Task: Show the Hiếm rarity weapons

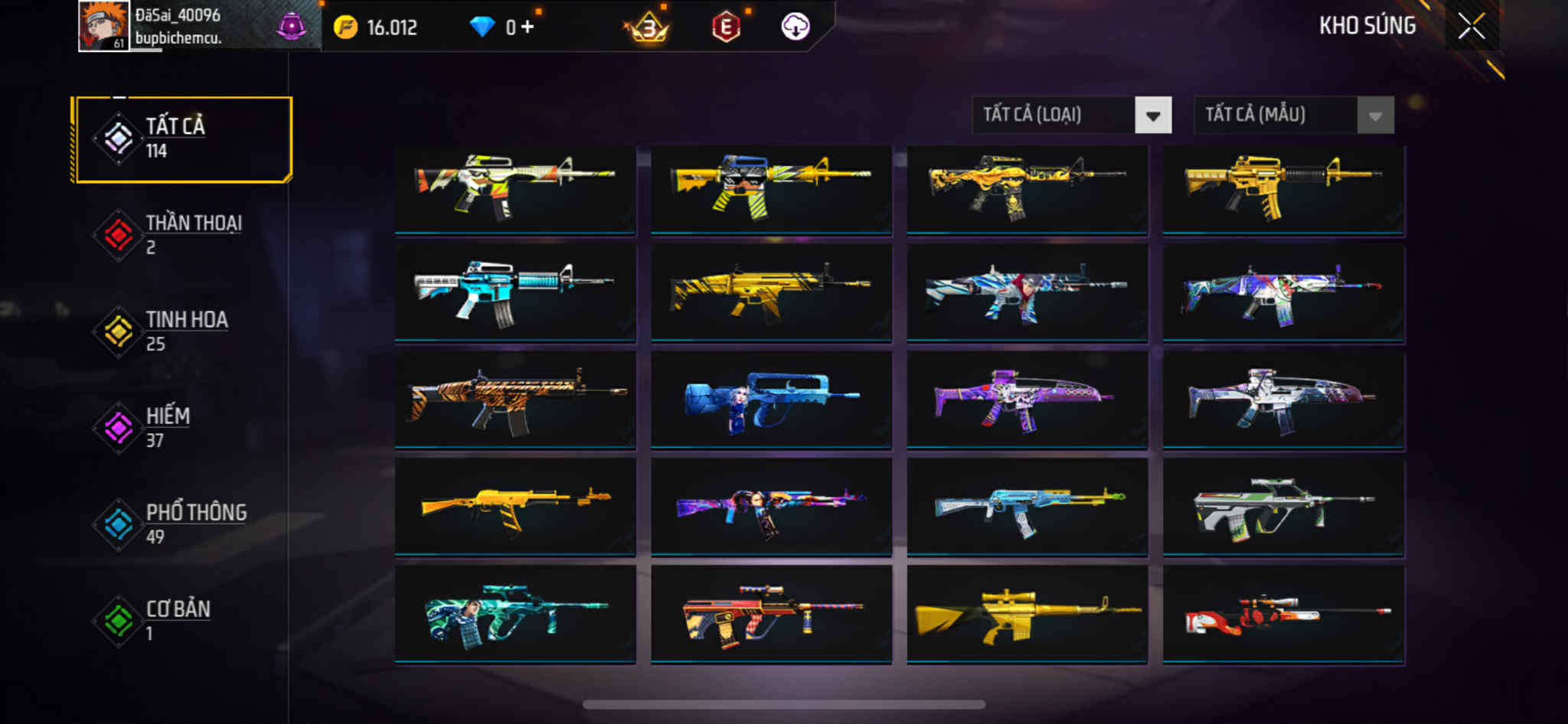Action: click(x=183, y=428)
